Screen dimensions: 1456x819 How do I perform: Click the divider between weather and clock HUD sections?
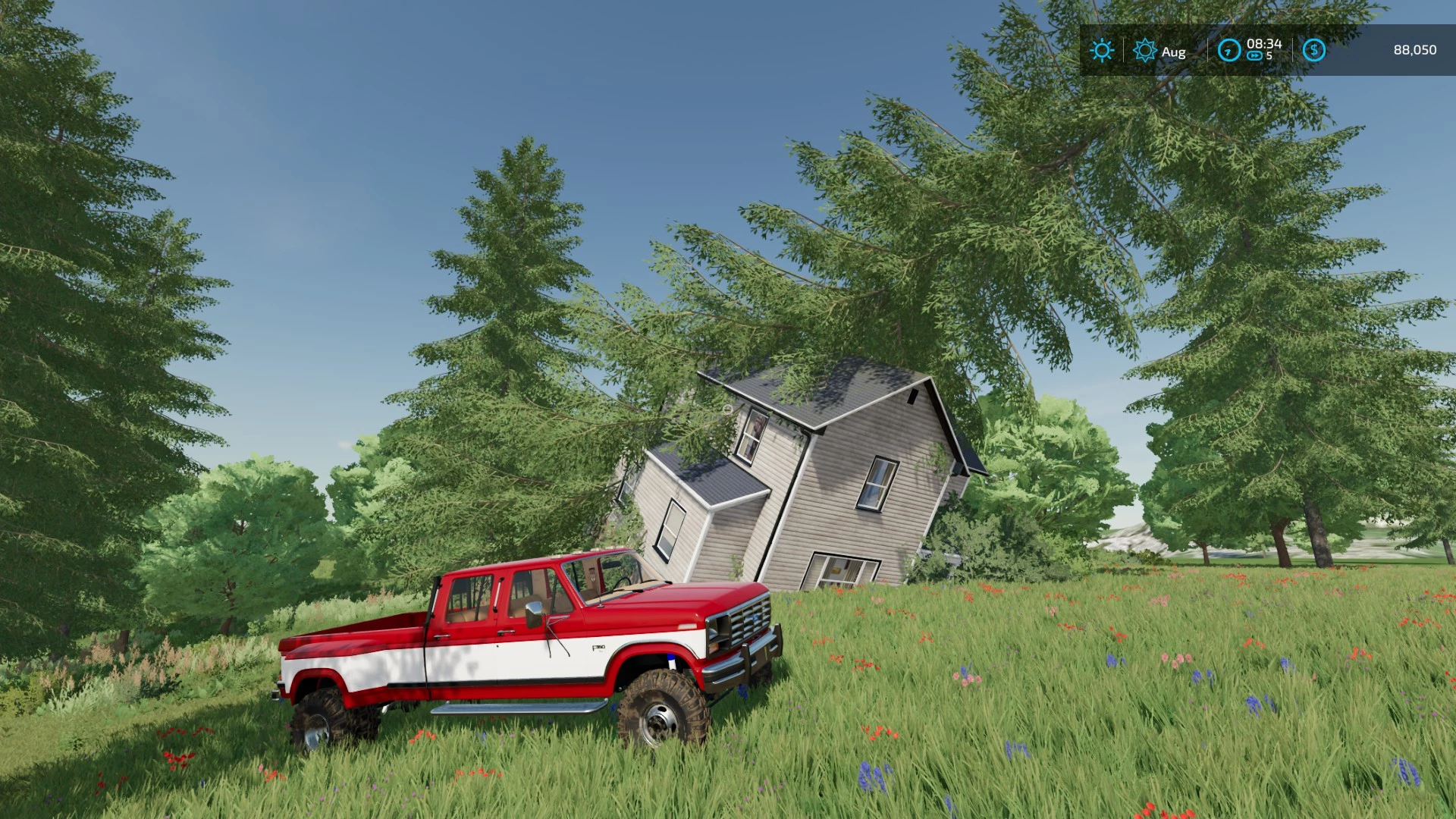1207,50
